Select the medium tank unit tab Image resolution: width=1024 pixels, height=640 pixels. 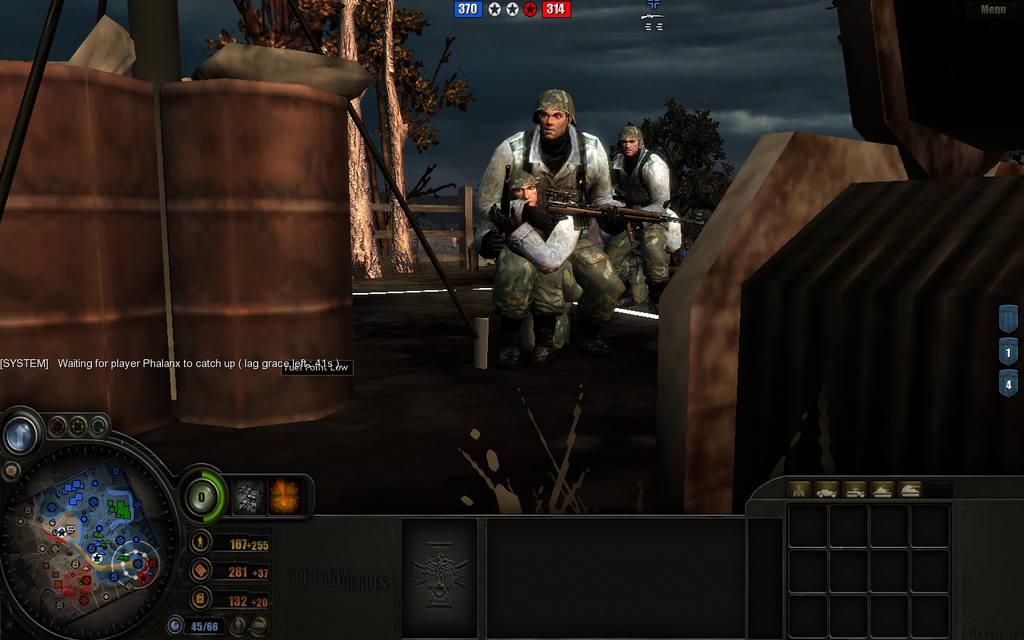click(x=882, y=490)
